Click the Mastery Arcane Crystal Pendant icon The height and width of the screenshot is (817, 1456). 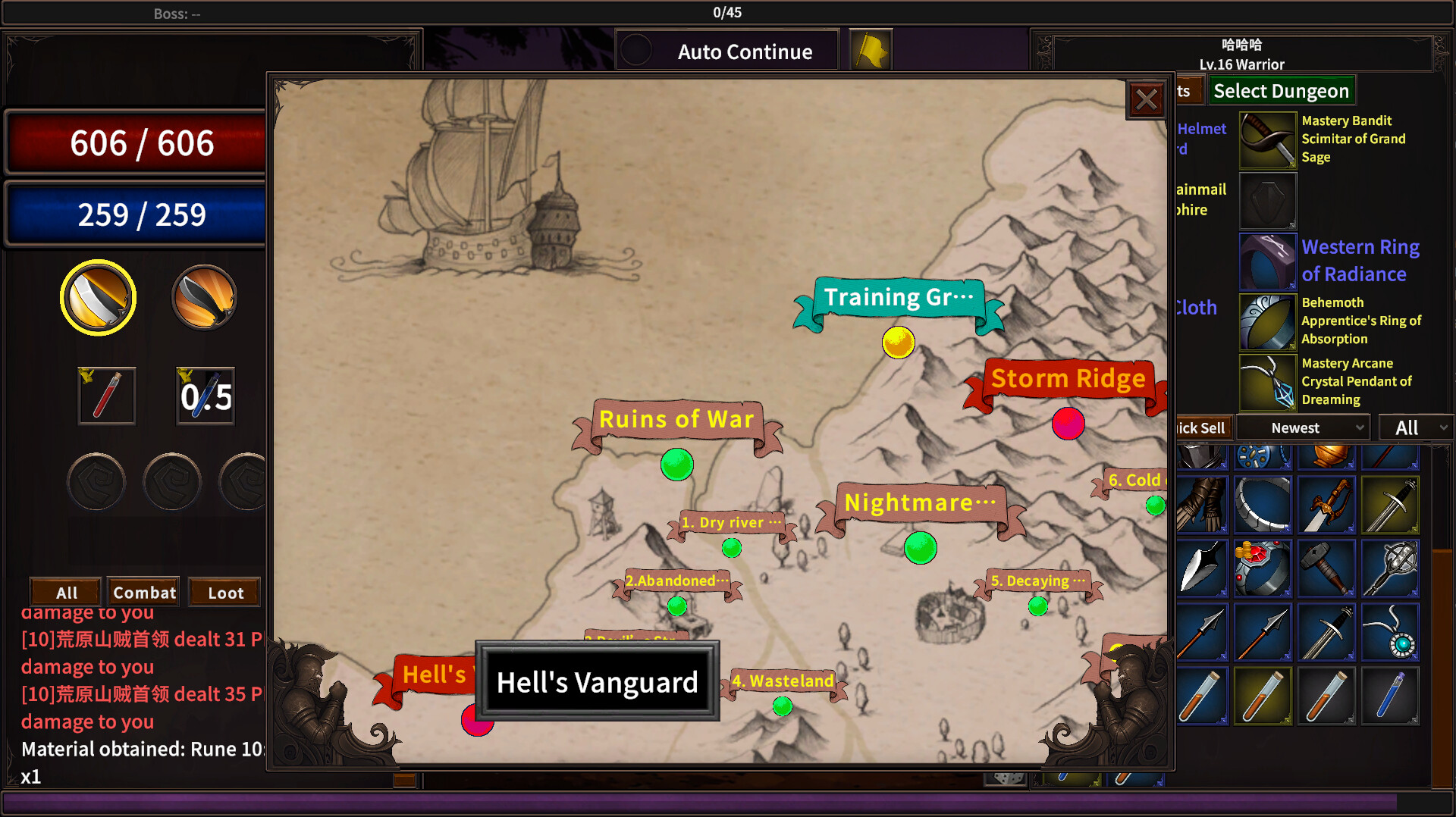1267,381
